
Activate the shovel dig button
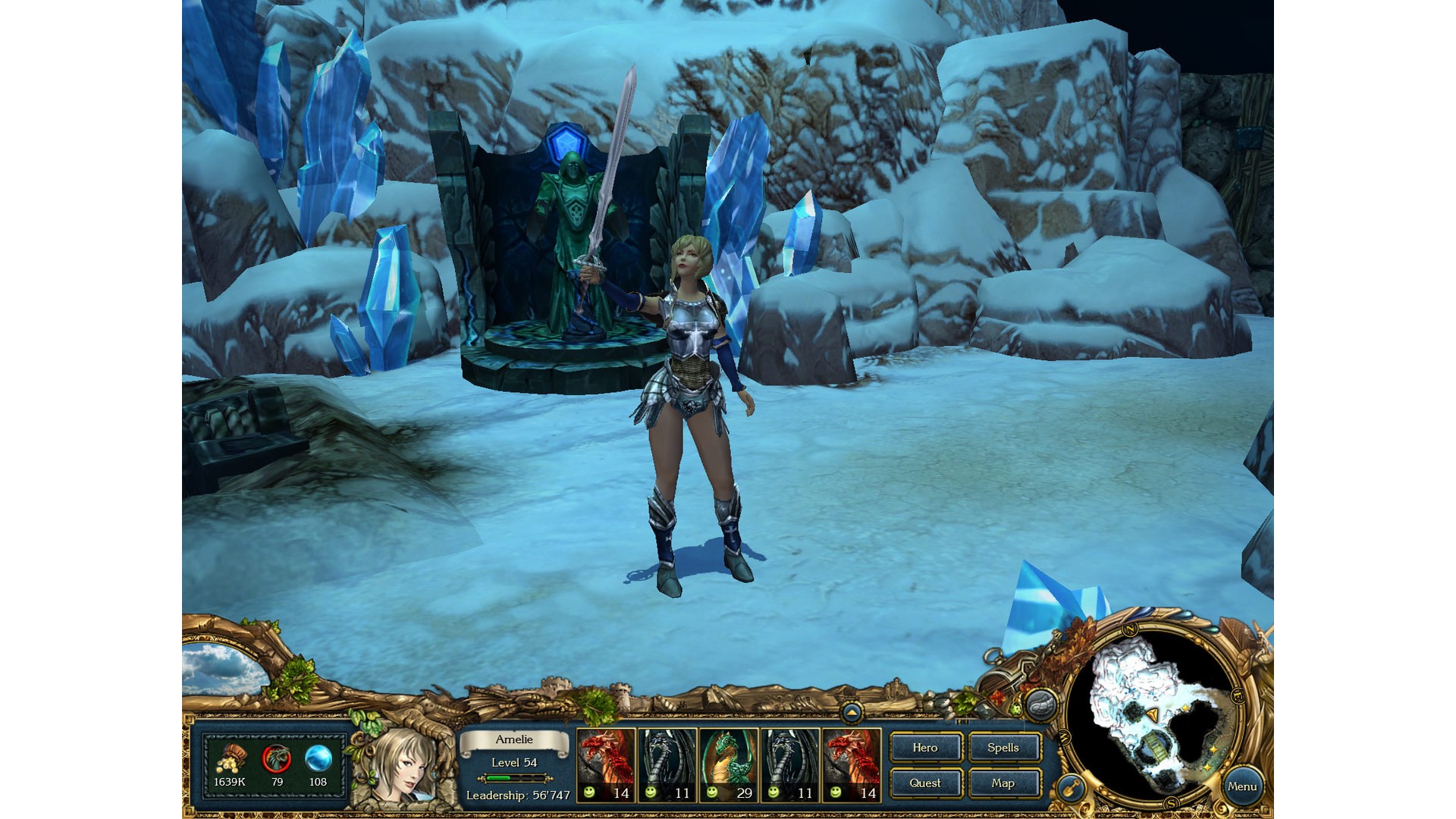[x=1071, y=789]
